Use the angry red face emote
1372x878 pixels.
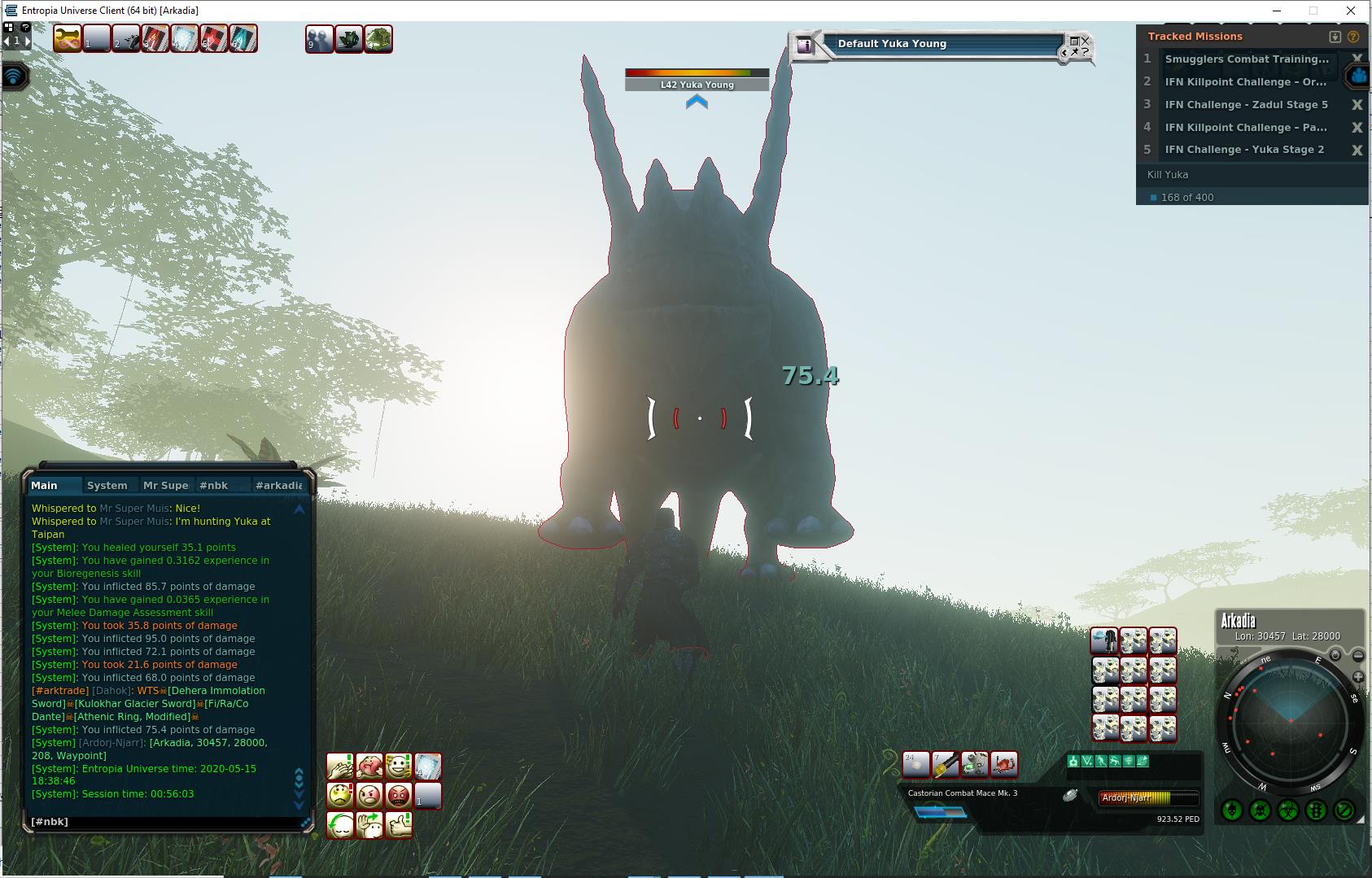click(x=399, y=795)
